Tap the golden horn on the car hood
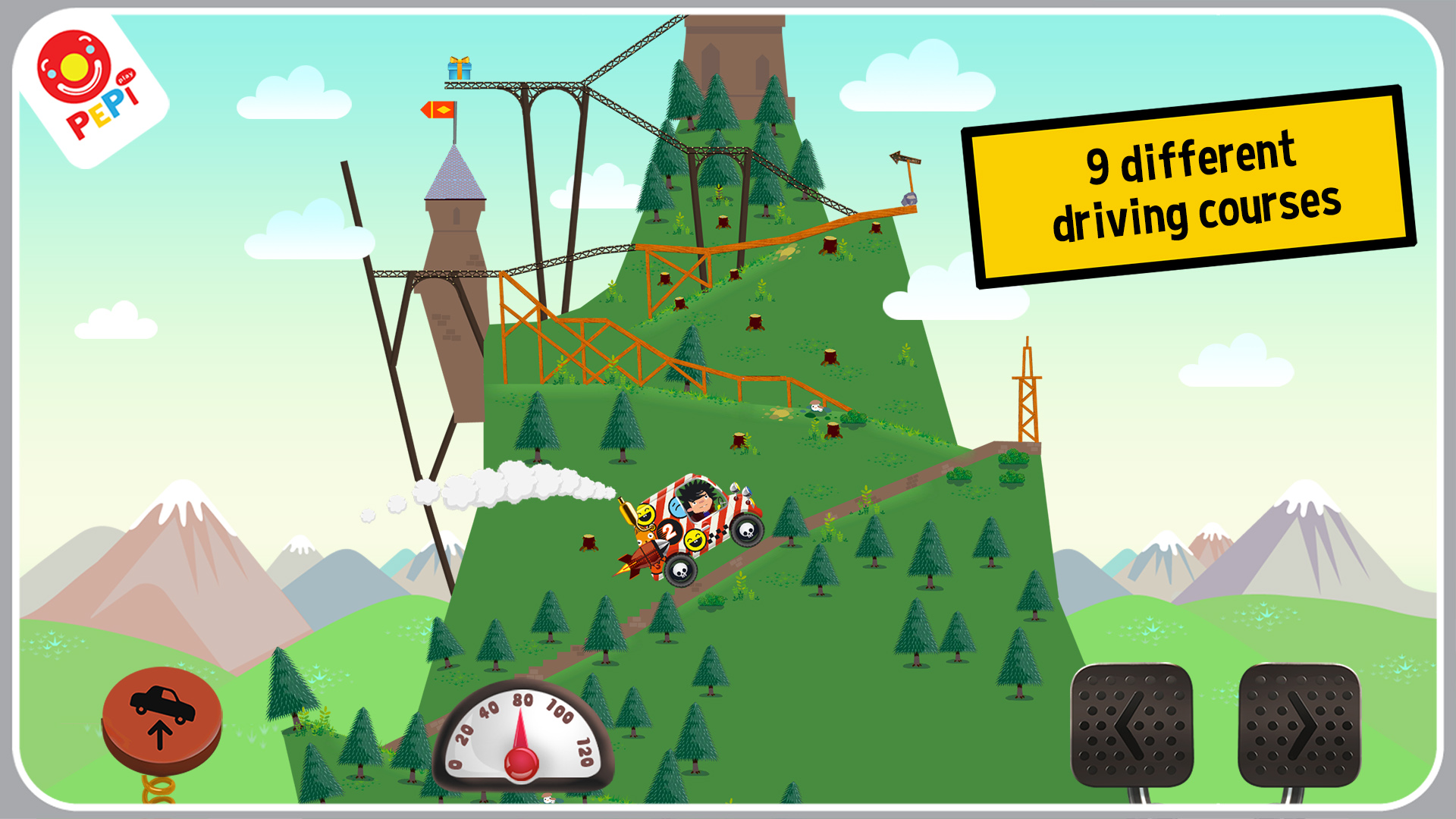This screenshot has height=819, width=1456. 627,510
